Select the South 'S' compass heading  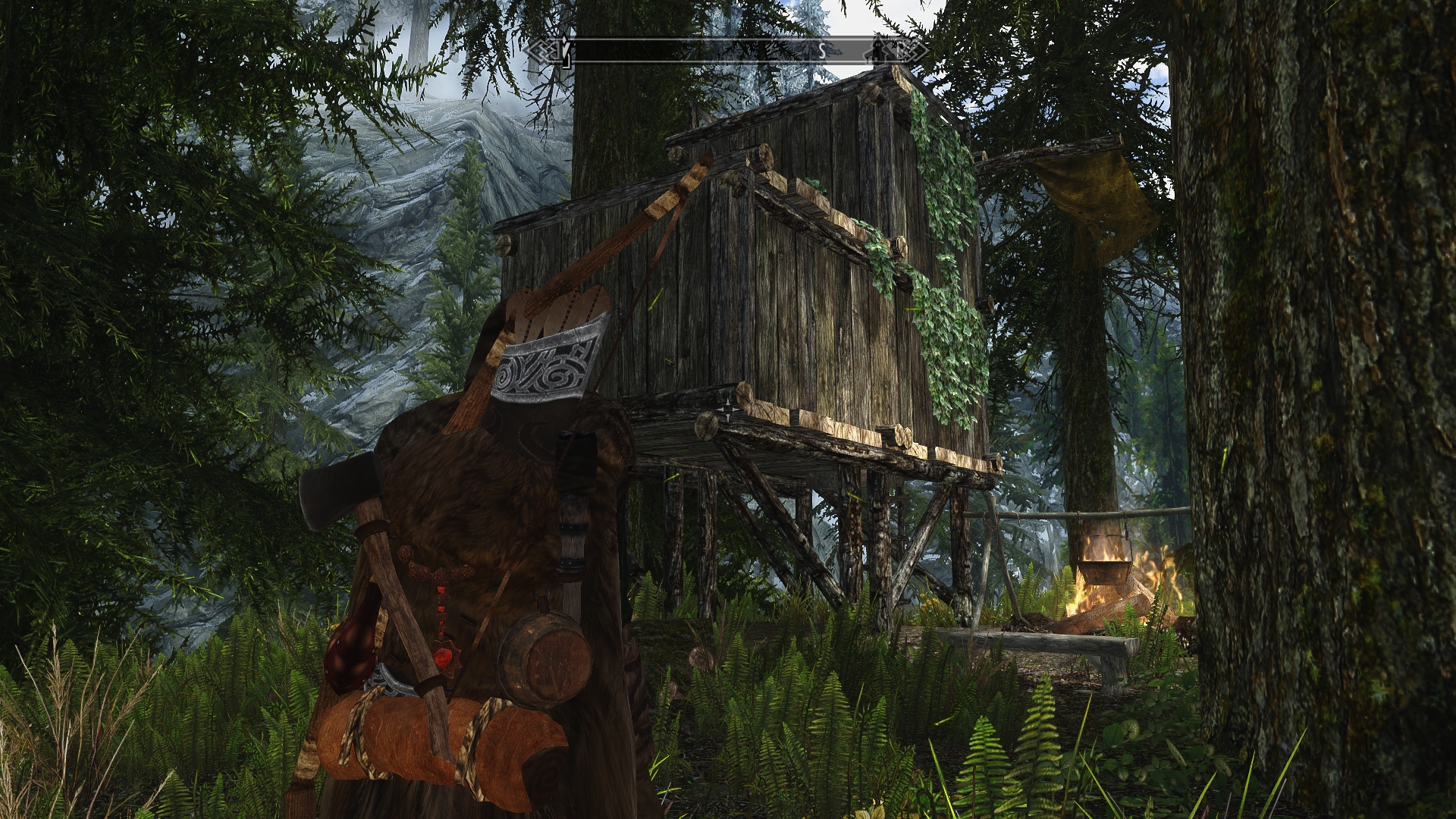821,51
